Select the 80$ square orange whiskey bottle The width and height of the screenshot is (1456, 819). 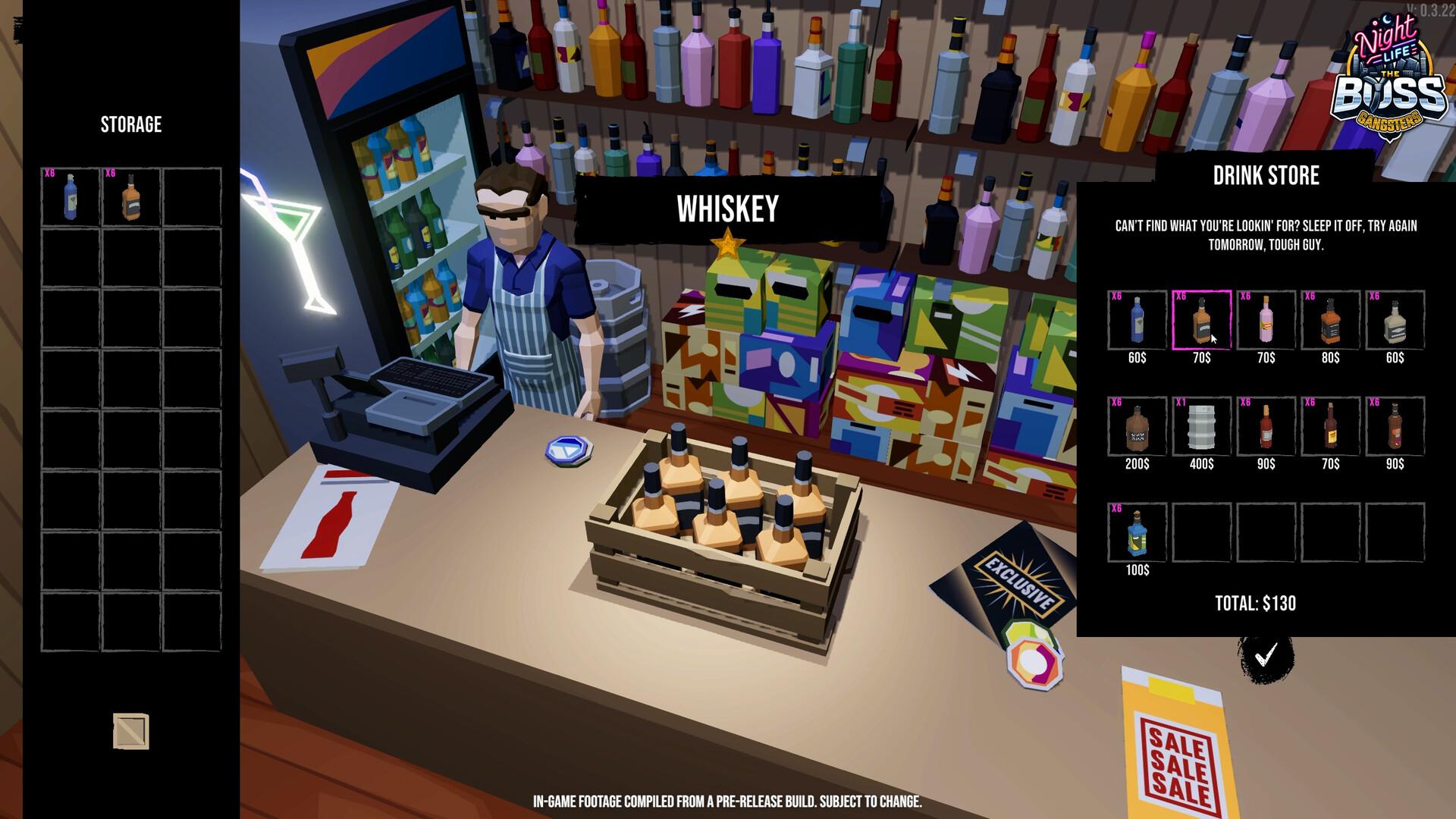coord(1330,320)
